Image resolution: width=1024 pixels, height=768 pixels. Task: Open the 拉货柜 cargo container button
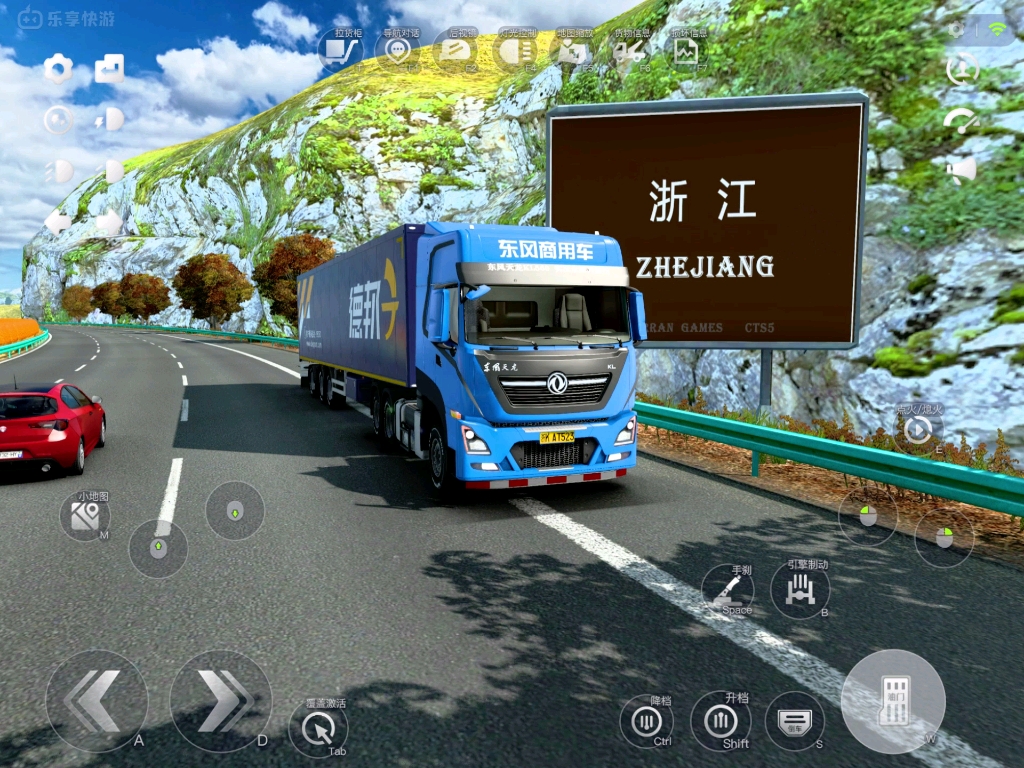tap(341, 51)
